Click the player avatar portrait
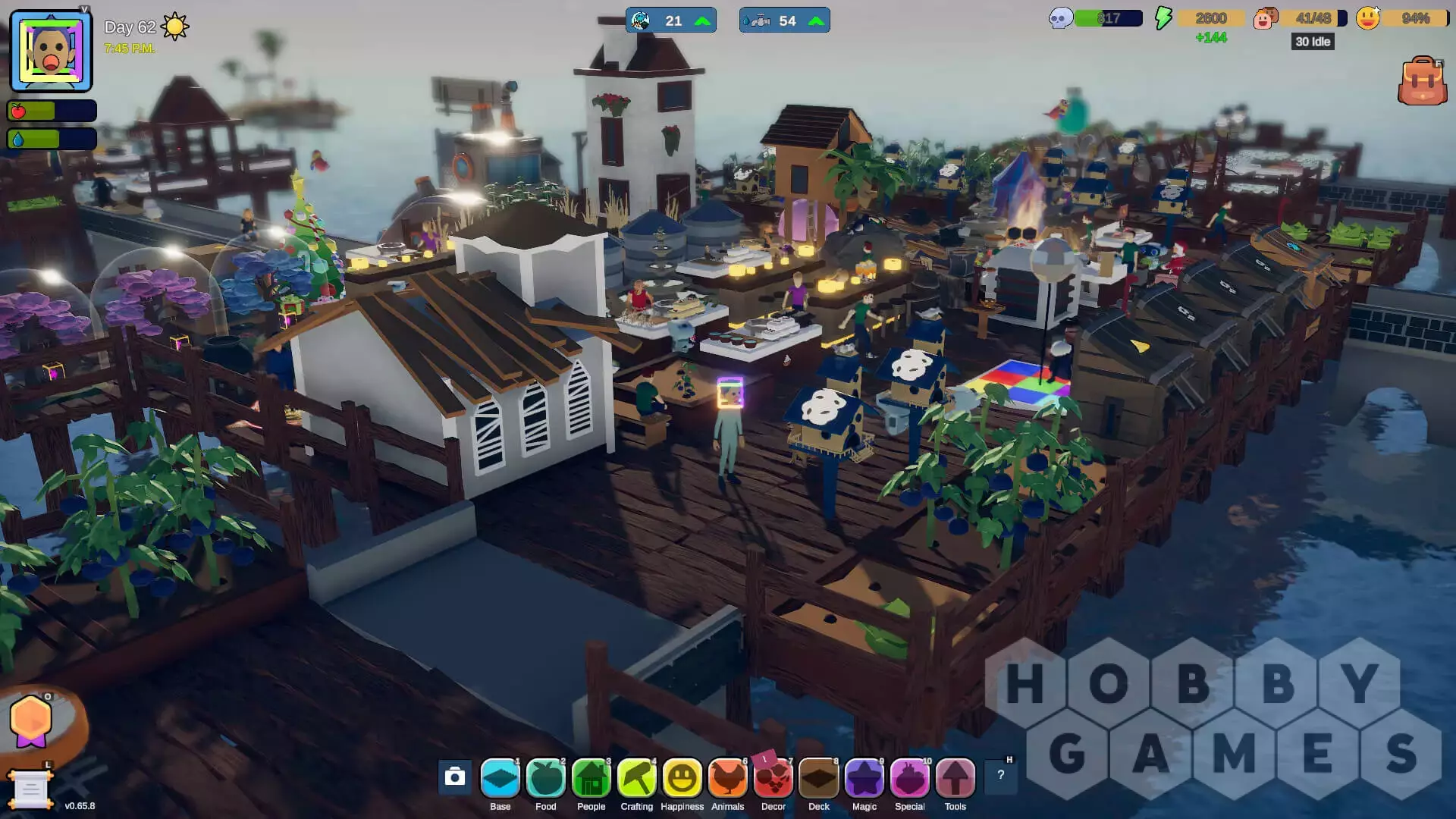Image resolution: width=1456 pixels, height=819 pixels. 51,52
